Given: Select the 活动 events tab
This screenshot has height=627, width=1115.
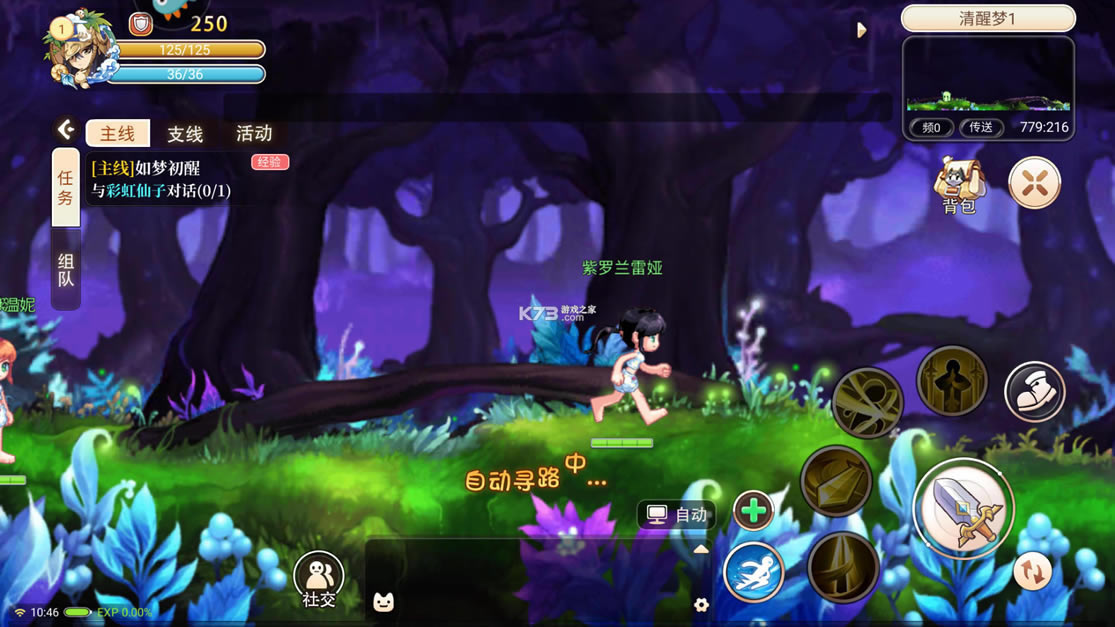Looking at the screenshot, I should pos(254,134).
